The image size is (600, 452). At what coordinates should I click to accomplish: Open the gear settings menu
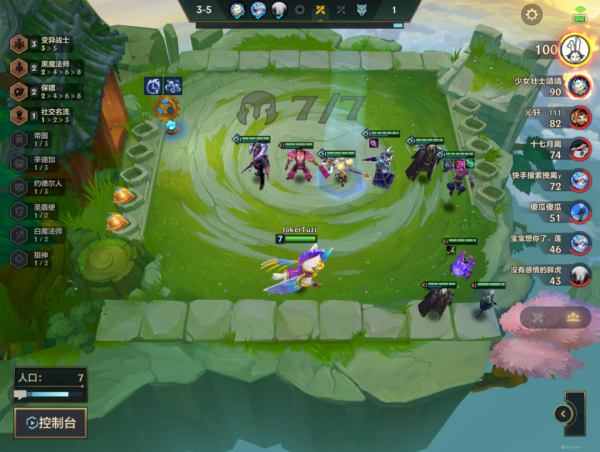pyautogui.click(x=532, y=15)
